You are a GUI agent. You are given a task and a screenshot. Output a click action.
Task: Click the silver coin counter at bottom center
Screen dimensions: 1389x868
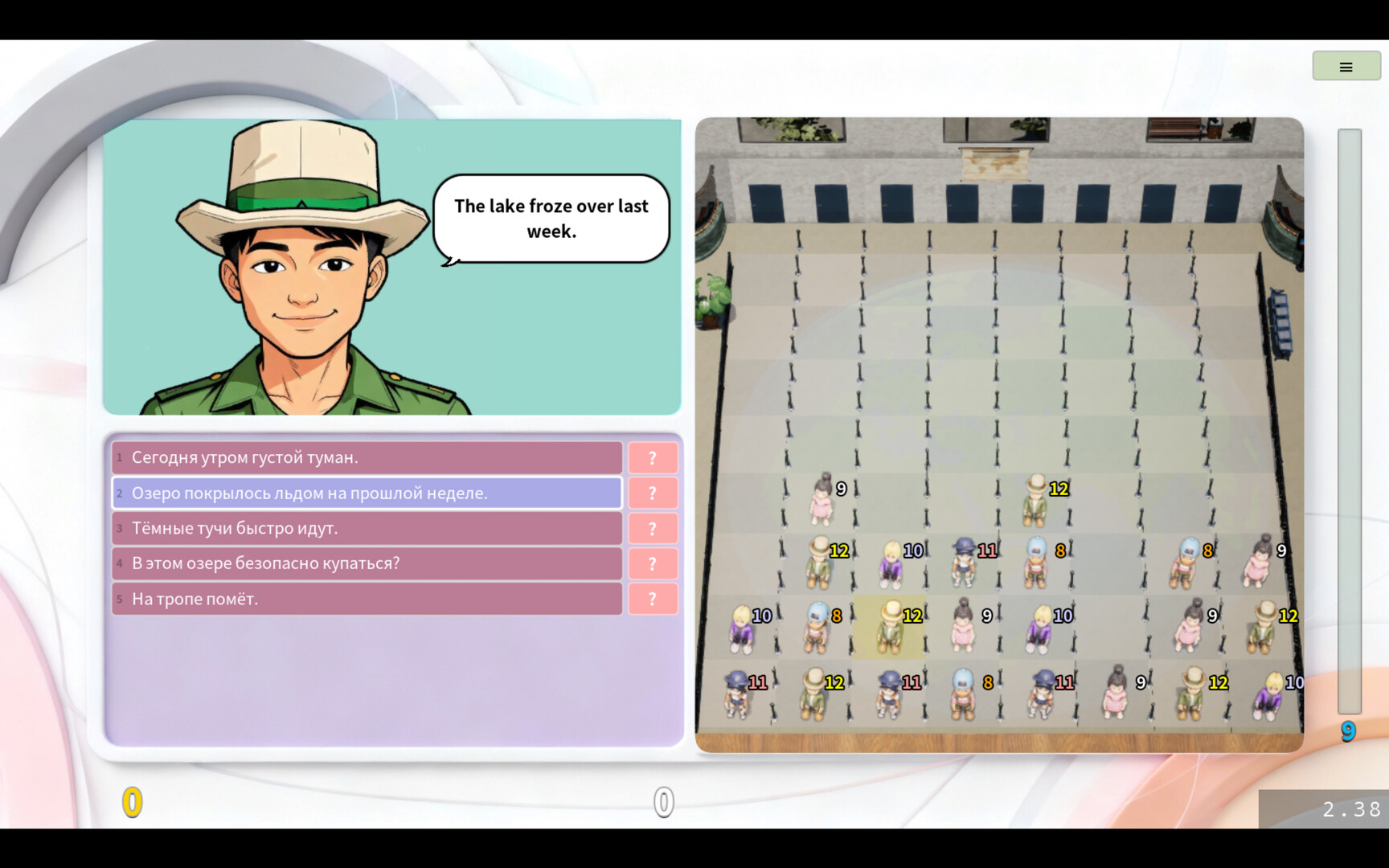pos(662,800)
